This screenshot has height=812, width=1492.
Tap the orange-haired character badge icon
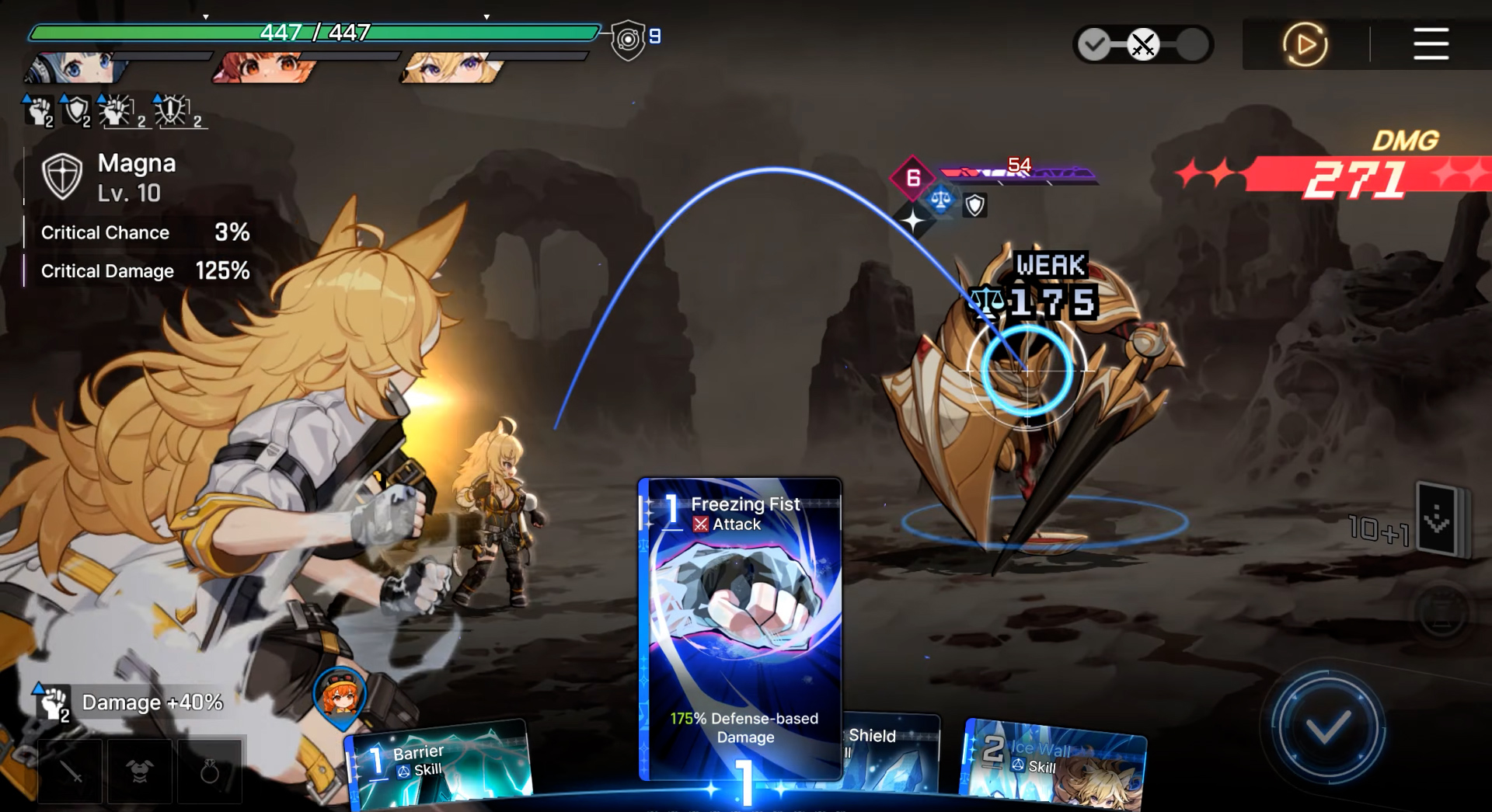tap(340, 694)
